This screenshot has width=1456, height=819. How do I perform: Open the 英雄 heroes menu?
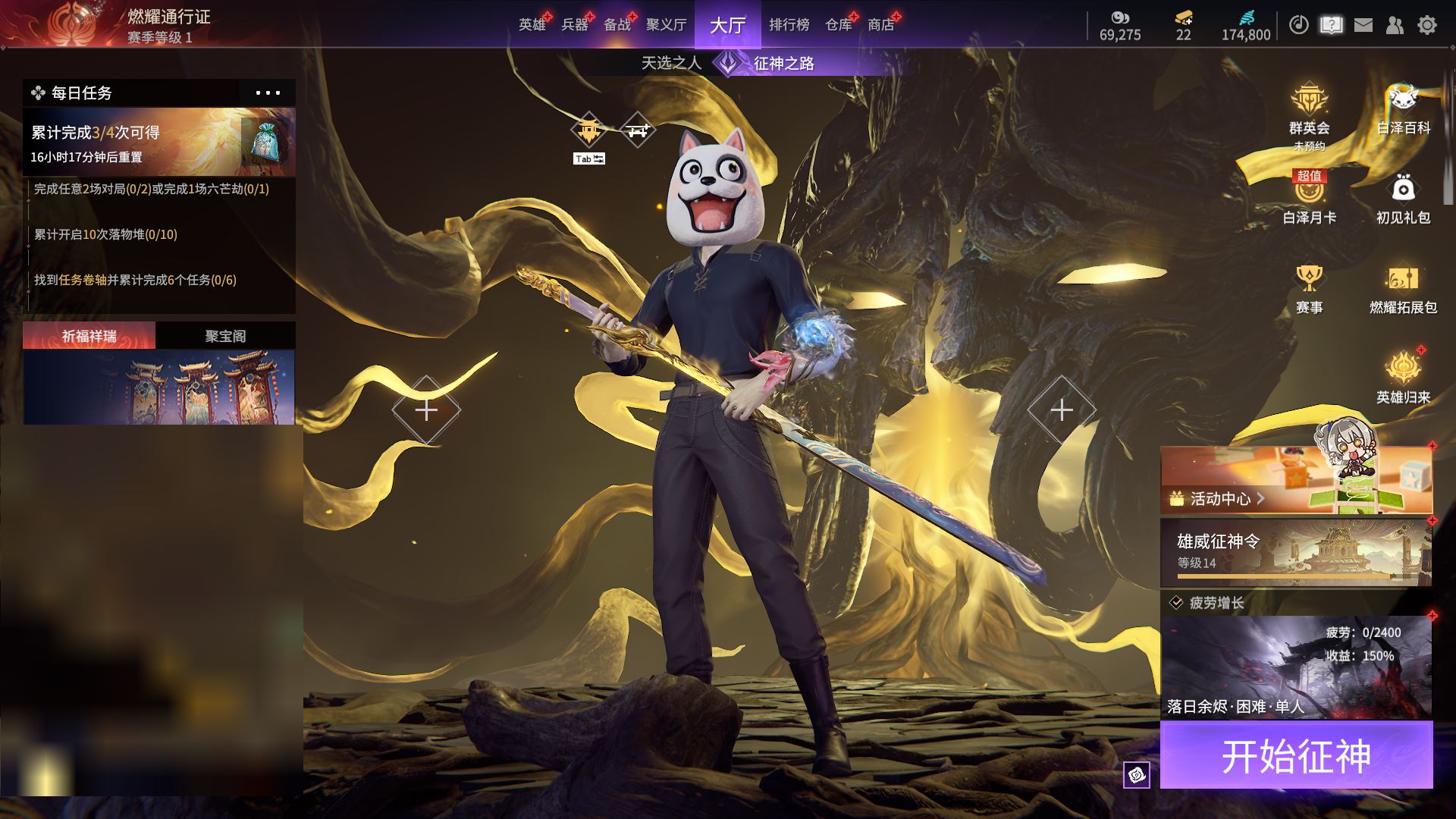point(532,25)
